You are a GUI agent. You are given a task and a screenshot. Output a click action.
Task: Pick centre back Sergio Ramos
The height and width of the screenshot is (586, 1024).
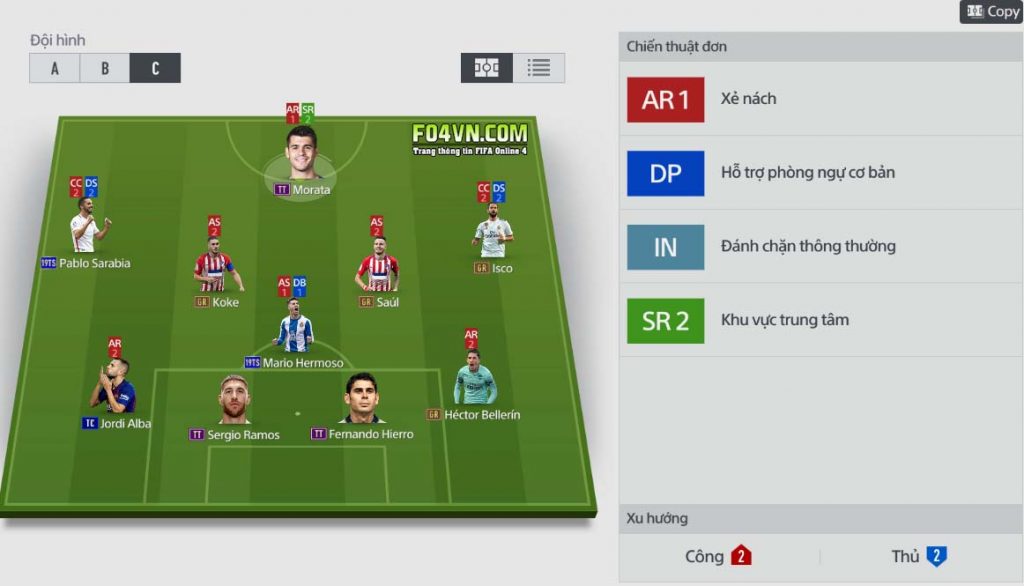coord(234,400)
